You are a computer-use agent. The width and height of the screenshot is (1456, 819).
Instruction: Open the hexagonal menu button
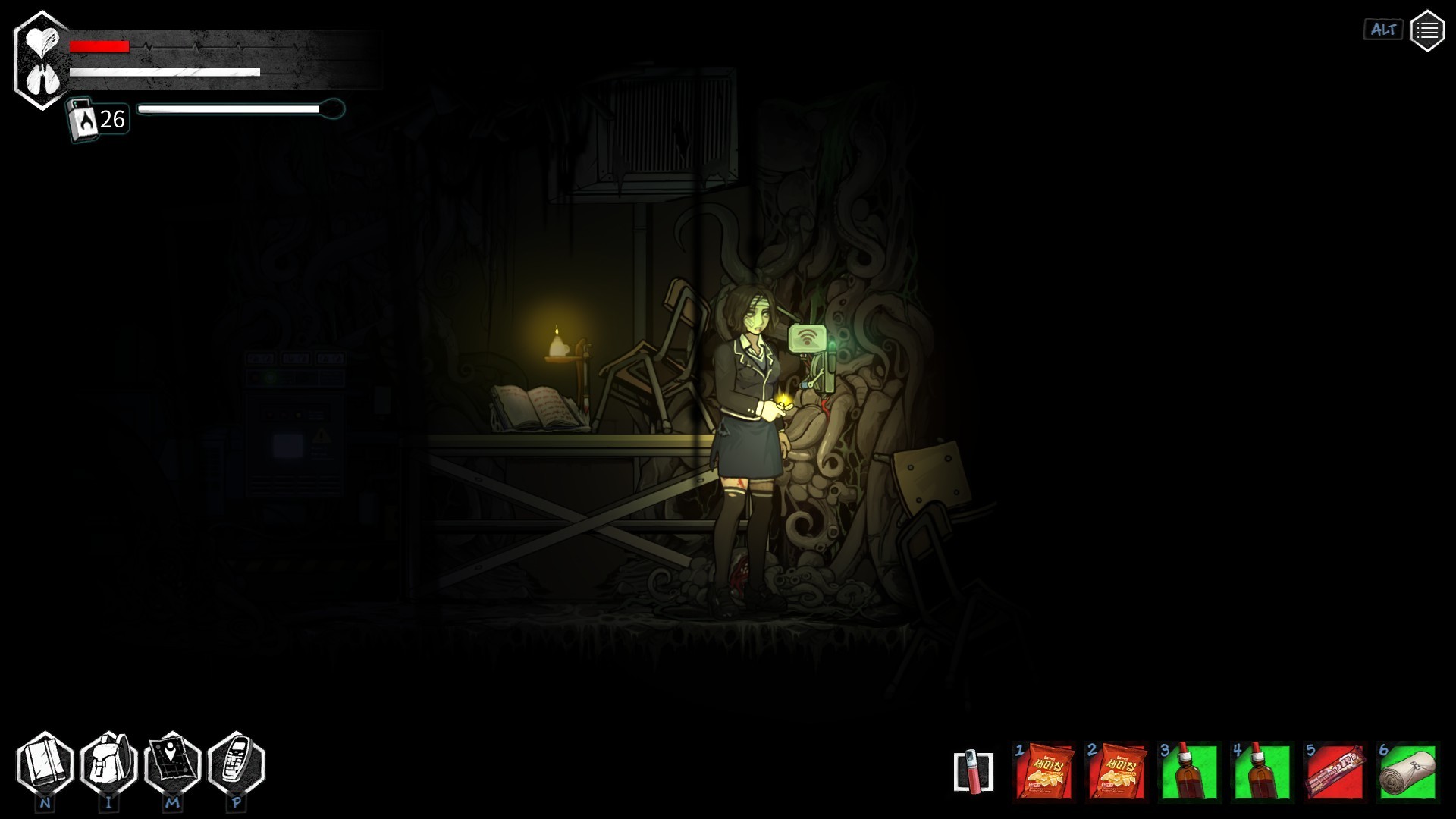1426,30
